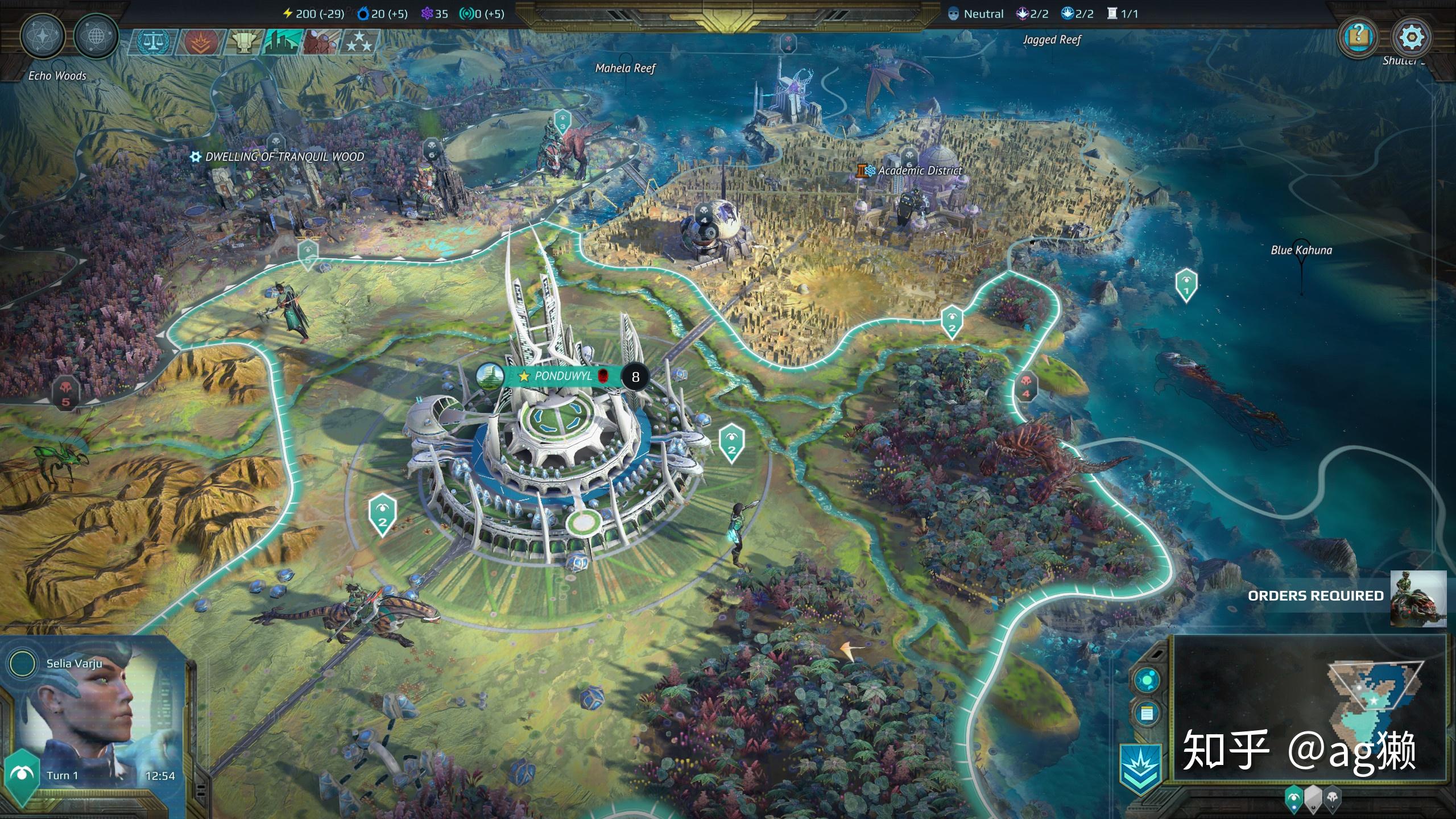1456x819 pixels.
Task: Open the diplomacy scales icon
Action: click(152, 42)
